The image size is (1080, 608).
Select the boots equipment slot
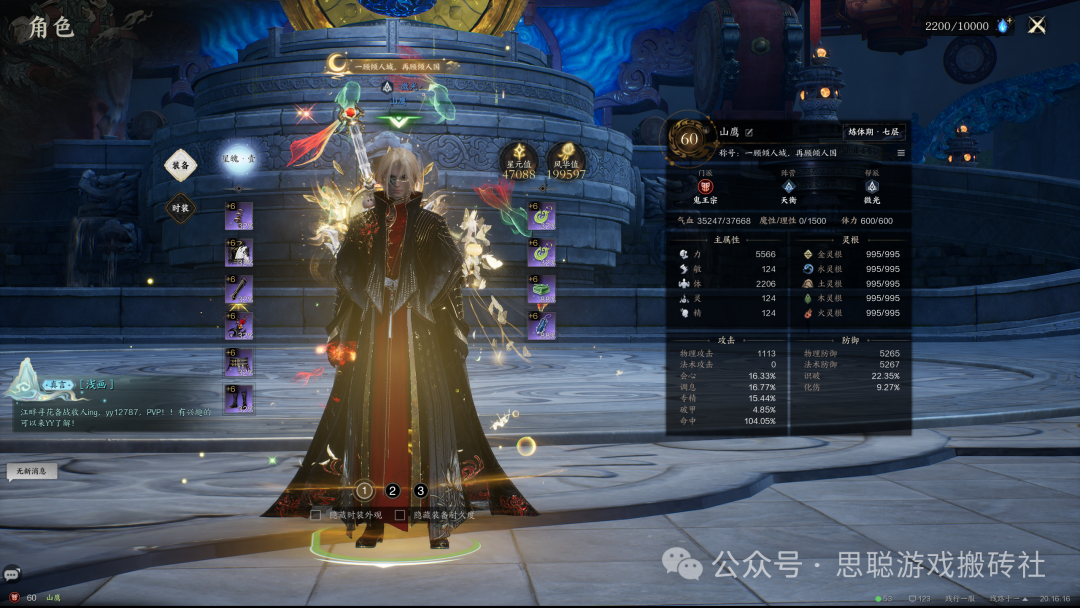point(239,399)
